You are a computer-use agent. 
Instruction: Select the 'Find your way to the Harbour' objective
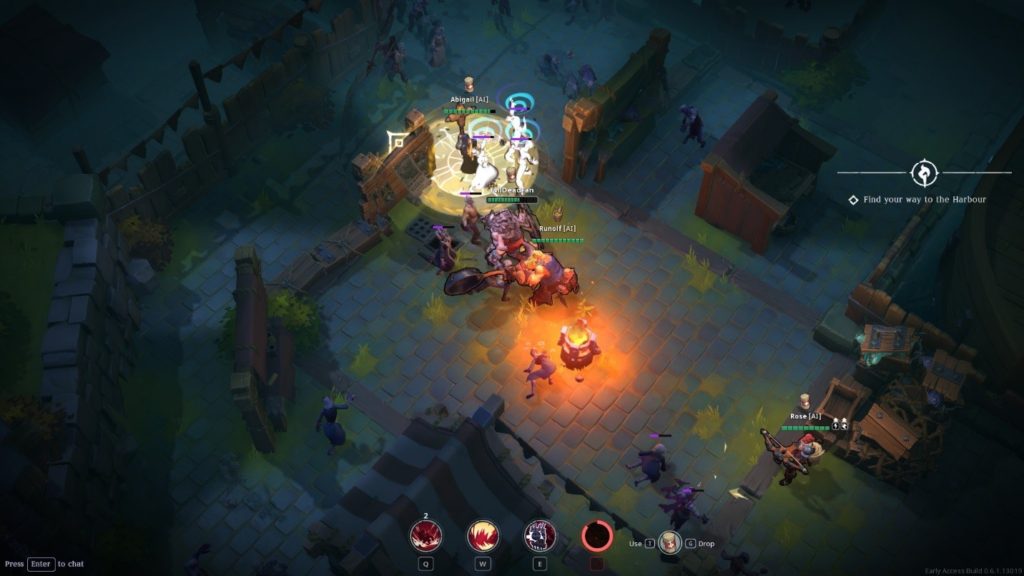924,200
